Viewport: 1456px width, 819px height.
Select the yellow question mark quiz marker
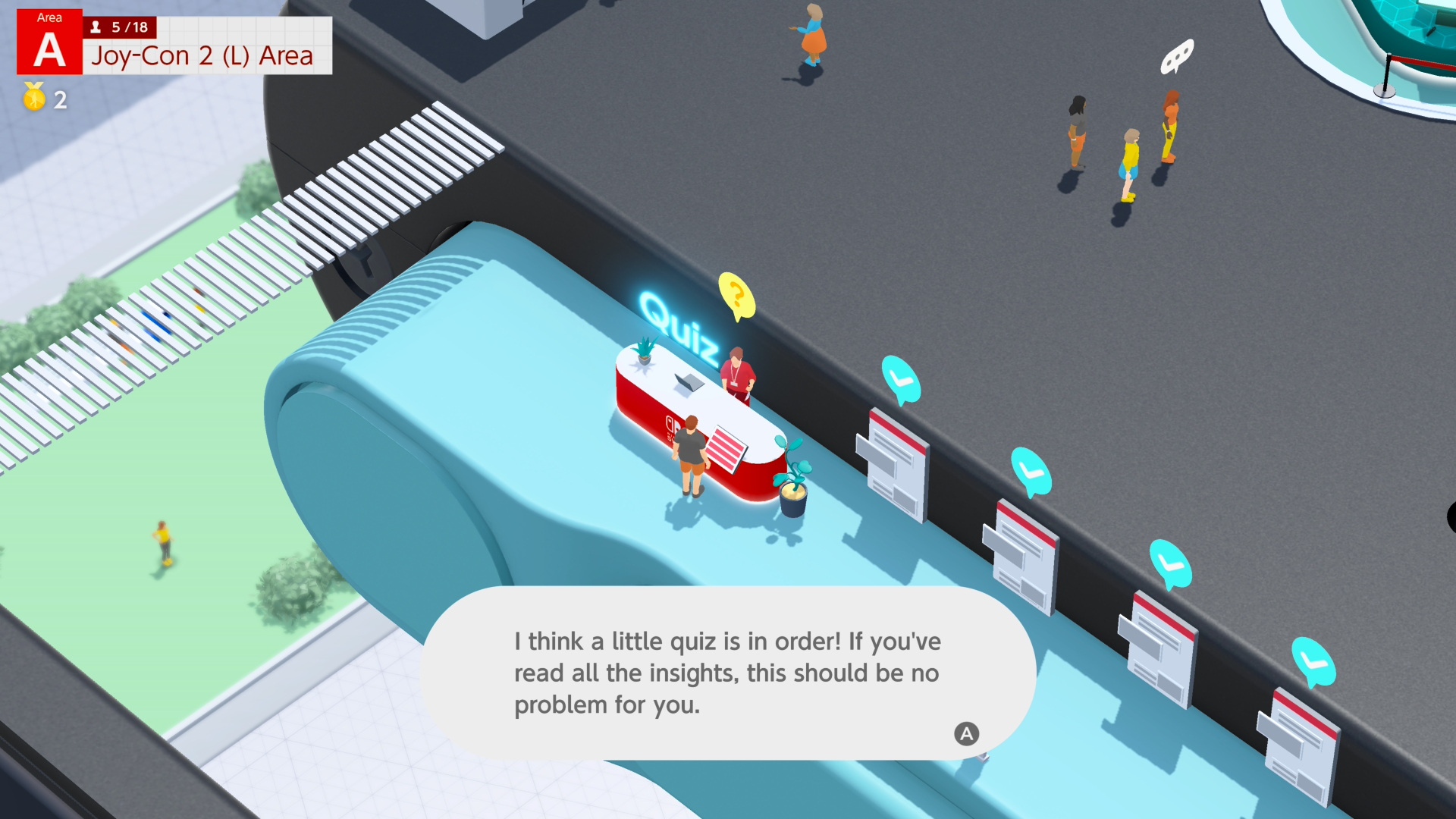736,295
